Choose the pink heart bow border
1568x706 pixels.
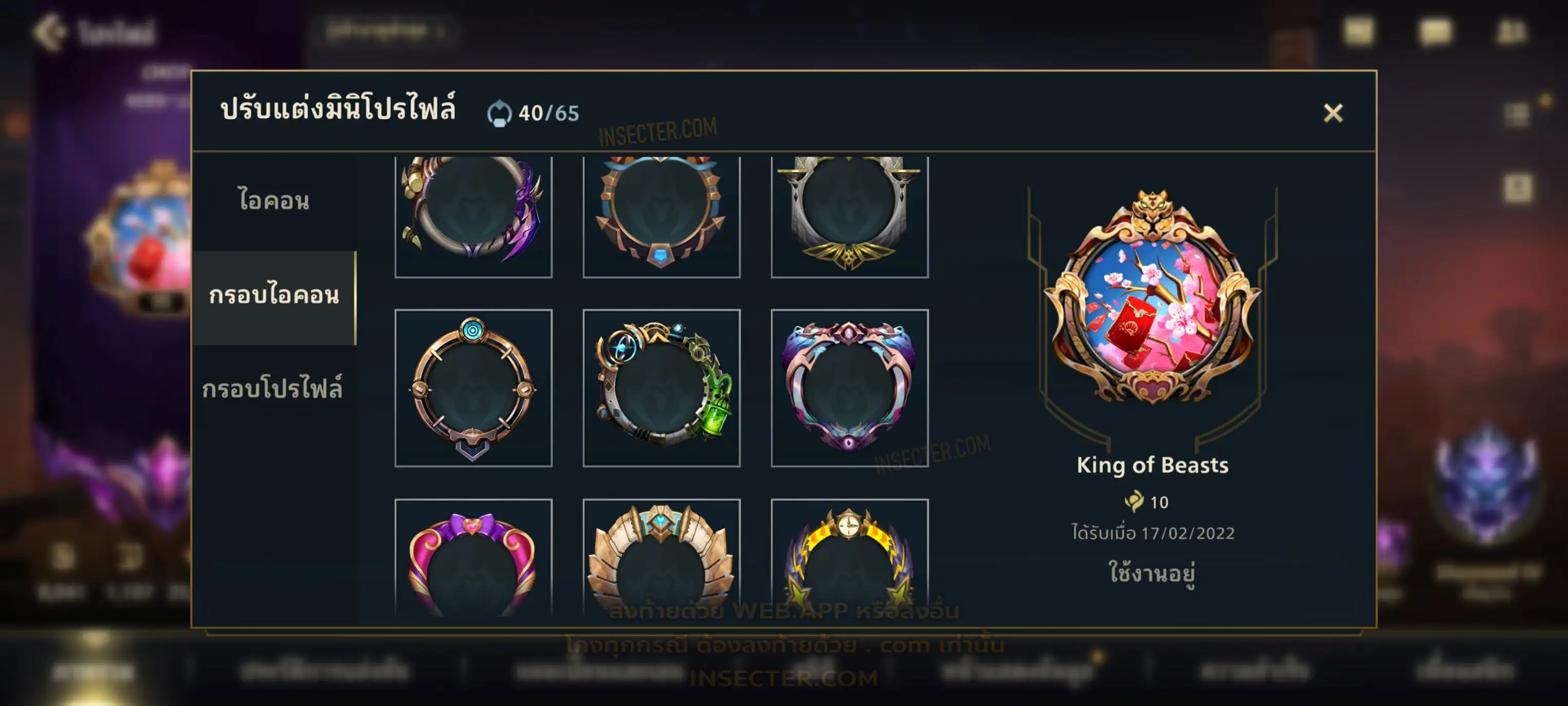473,557
